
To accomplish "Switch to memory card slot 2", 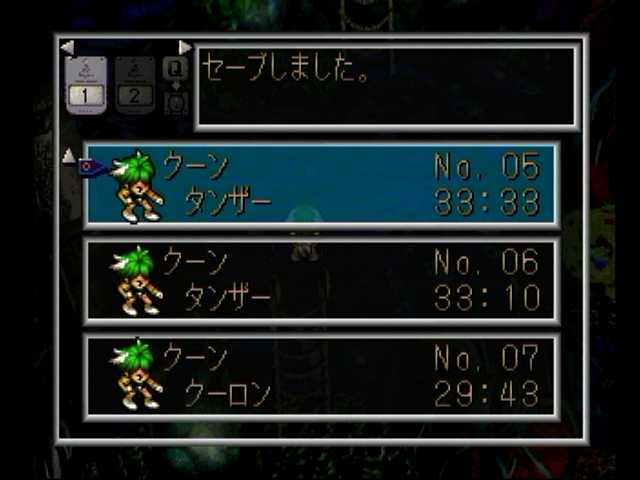I will pyautogui.click(x=137, y=86).
